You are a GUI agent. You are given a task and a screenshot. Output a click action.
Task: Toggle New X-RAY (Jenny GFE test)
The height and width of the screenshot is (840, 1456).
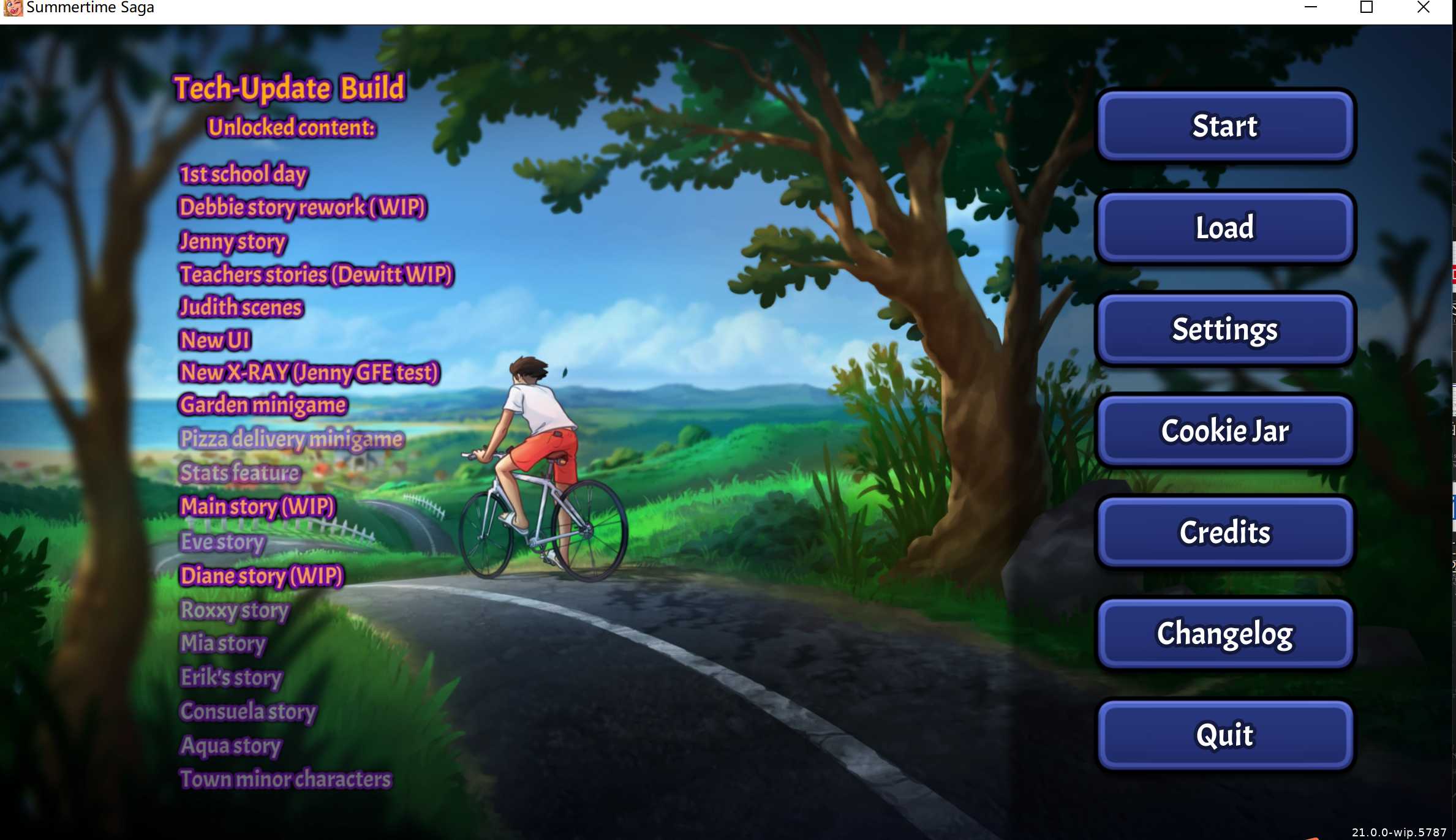pyautogui.click(x=309, y=372)
